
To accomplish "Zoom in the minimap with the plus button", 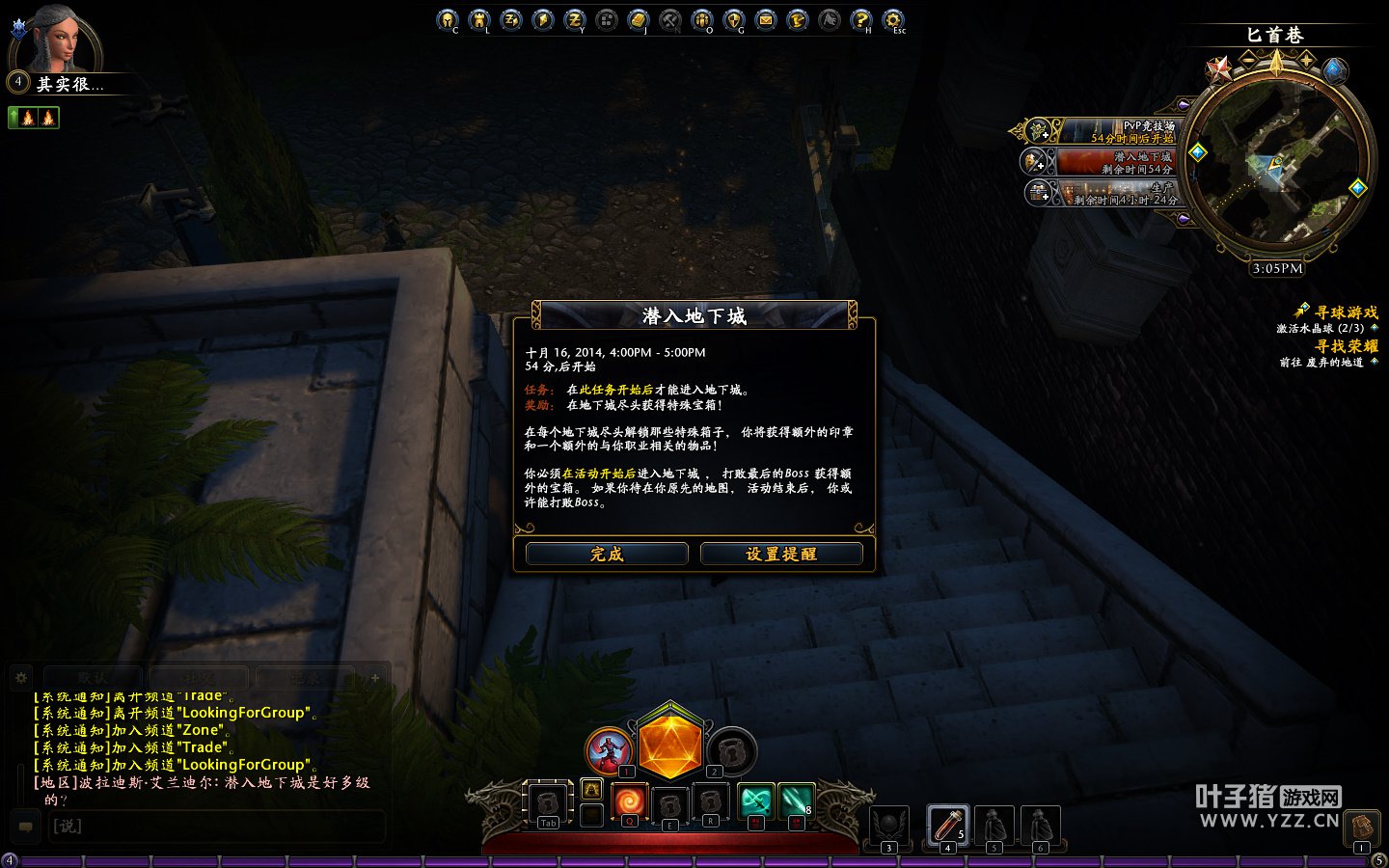I will click(x=1307, y=60).
